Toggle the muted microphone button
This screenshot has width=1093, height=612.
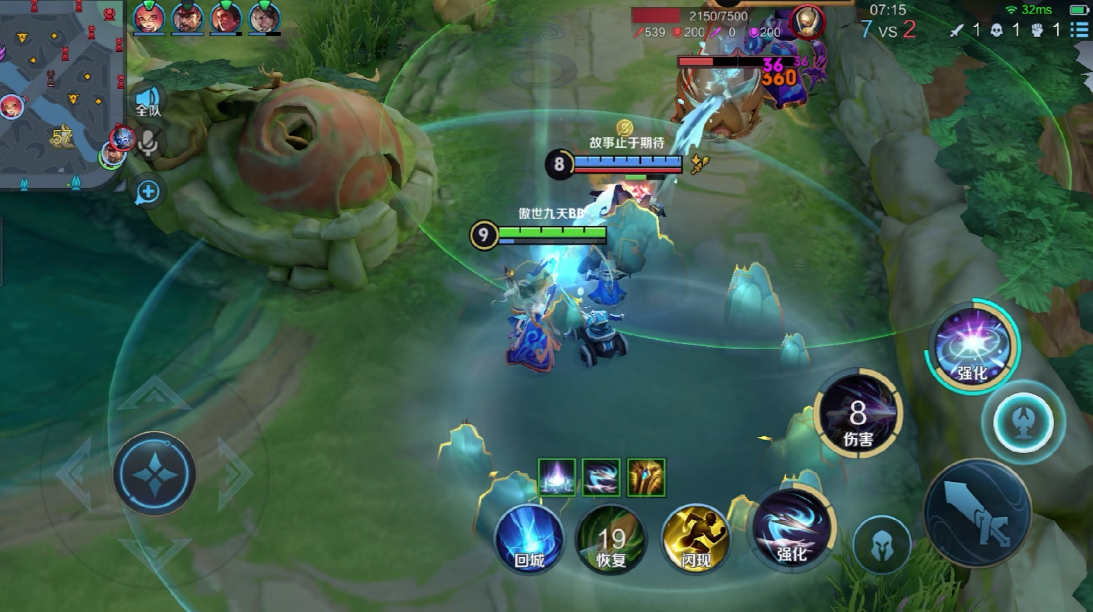point(149,144)
